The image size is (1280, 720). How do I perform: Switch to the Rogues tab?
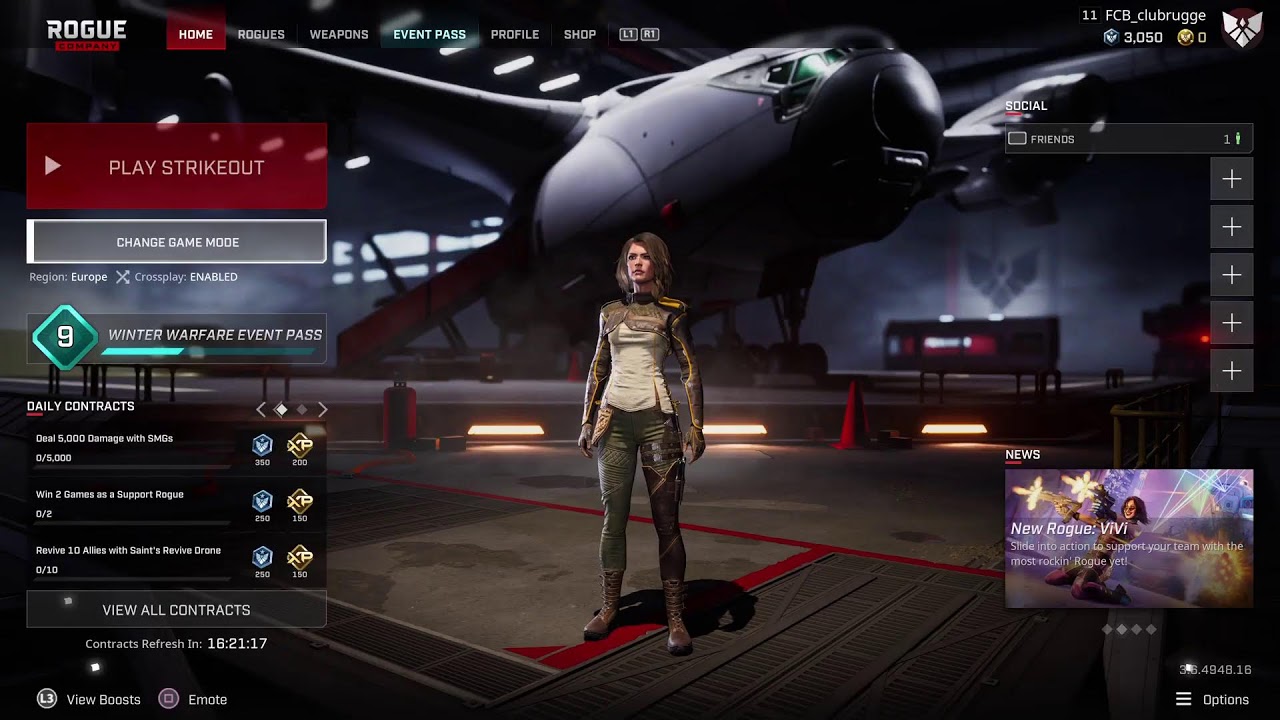click(261, 34)
